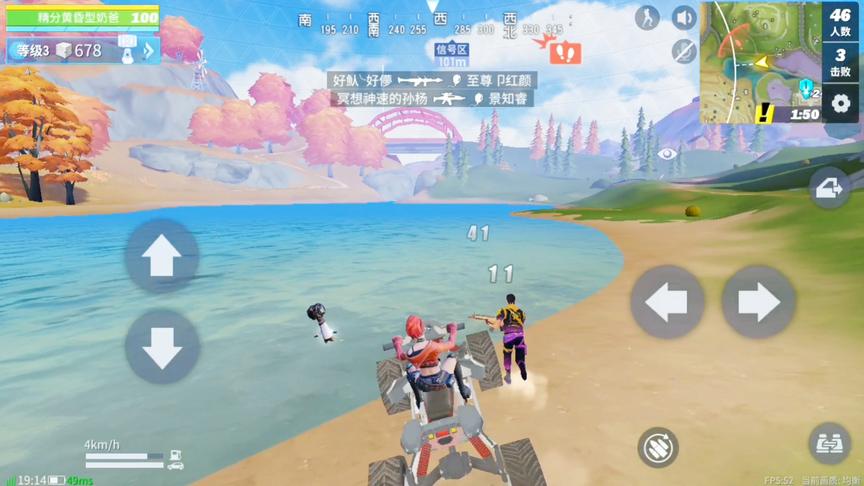The width and height of the screenshot is (864, 486).
Task: Expand the level and materials panel arrow
Action: [149, 50]
